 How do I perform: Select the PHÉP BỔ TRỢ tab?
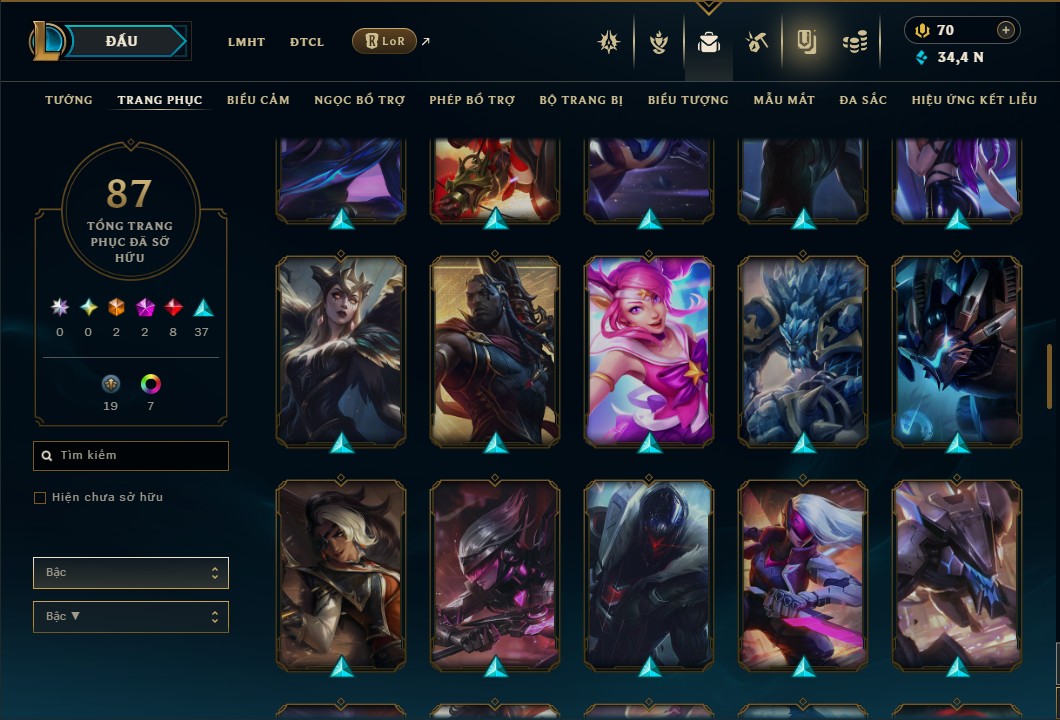(472, 100)
